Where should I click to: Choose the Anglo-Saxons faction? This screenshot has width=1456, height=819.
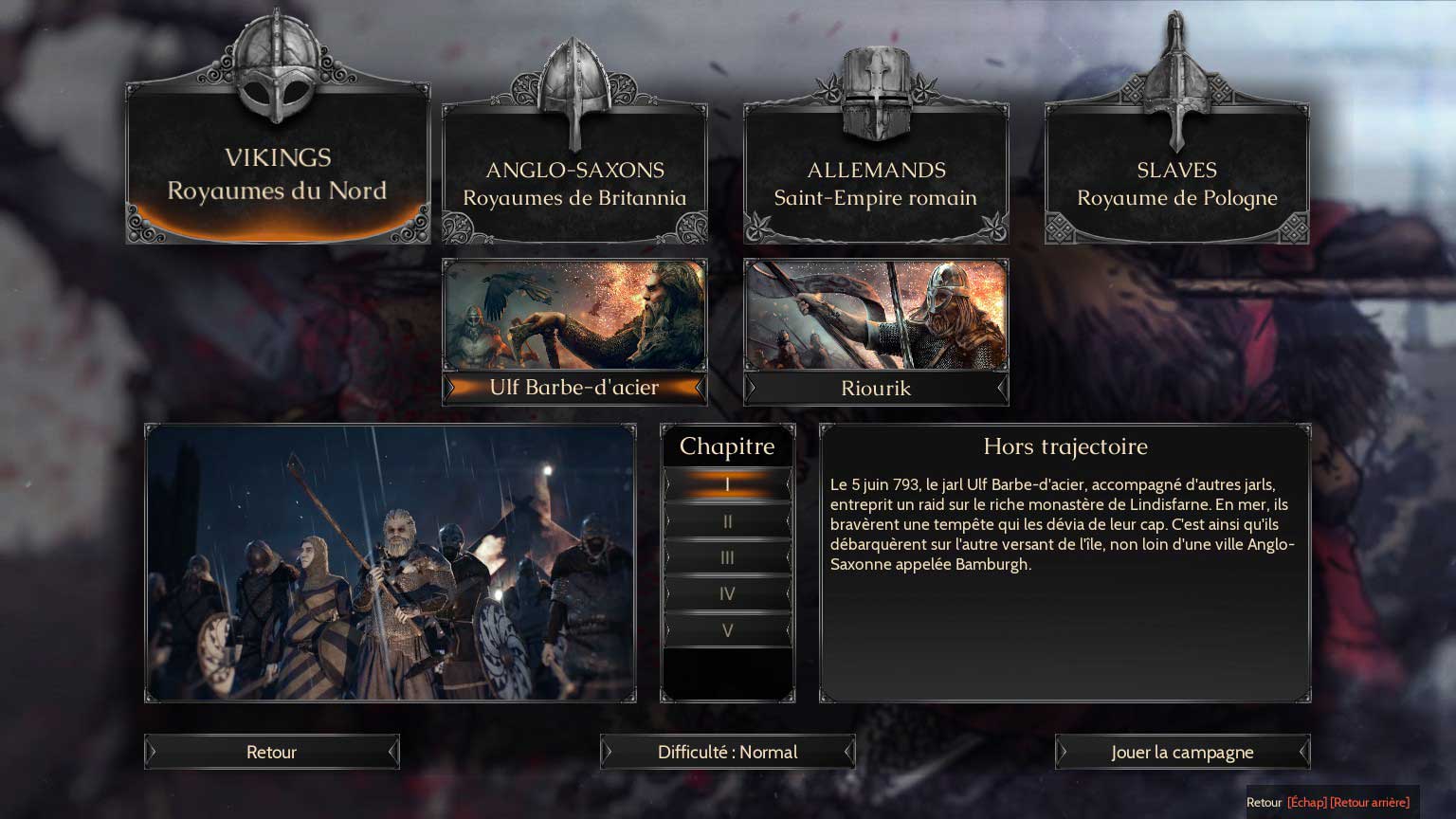point(574,182)
